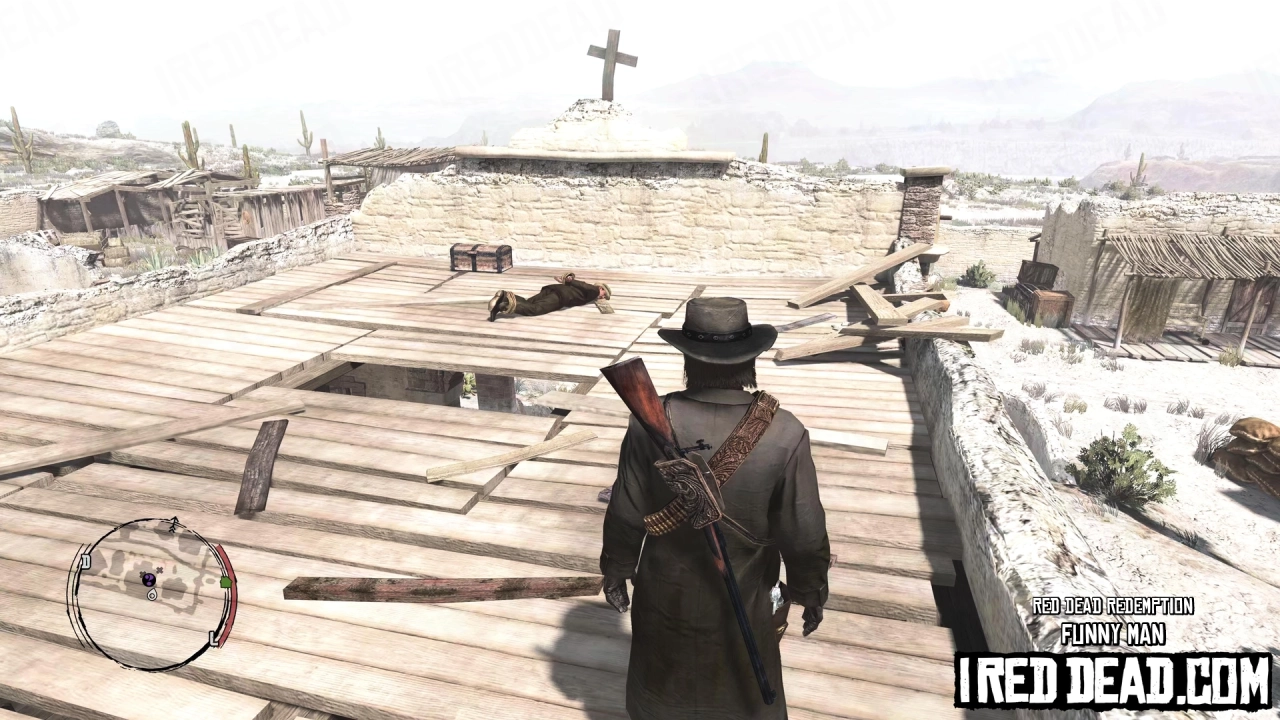The image size is (1280, 720).
Task: Select the FUNNY MAN mission title text
Action: point(1113,632)
